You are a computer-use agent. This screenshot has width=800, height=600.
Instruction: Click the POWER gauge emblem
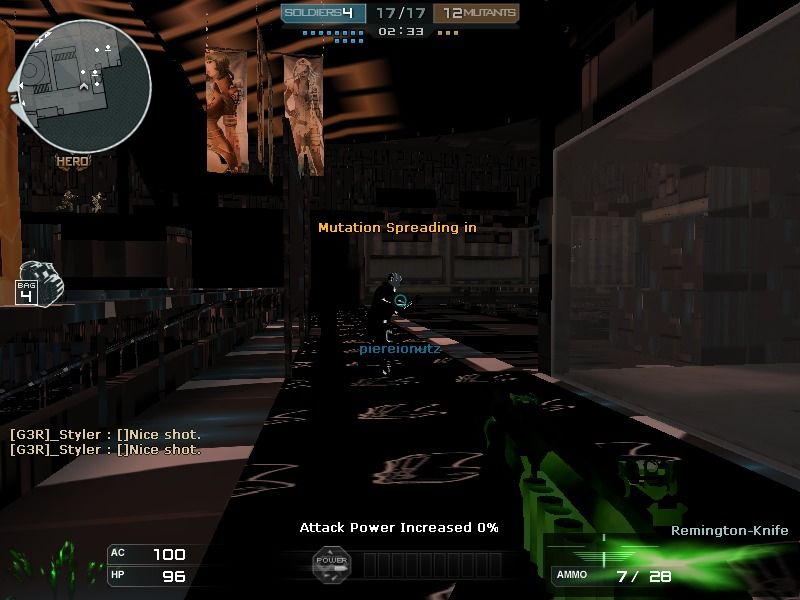pos(331,563)
